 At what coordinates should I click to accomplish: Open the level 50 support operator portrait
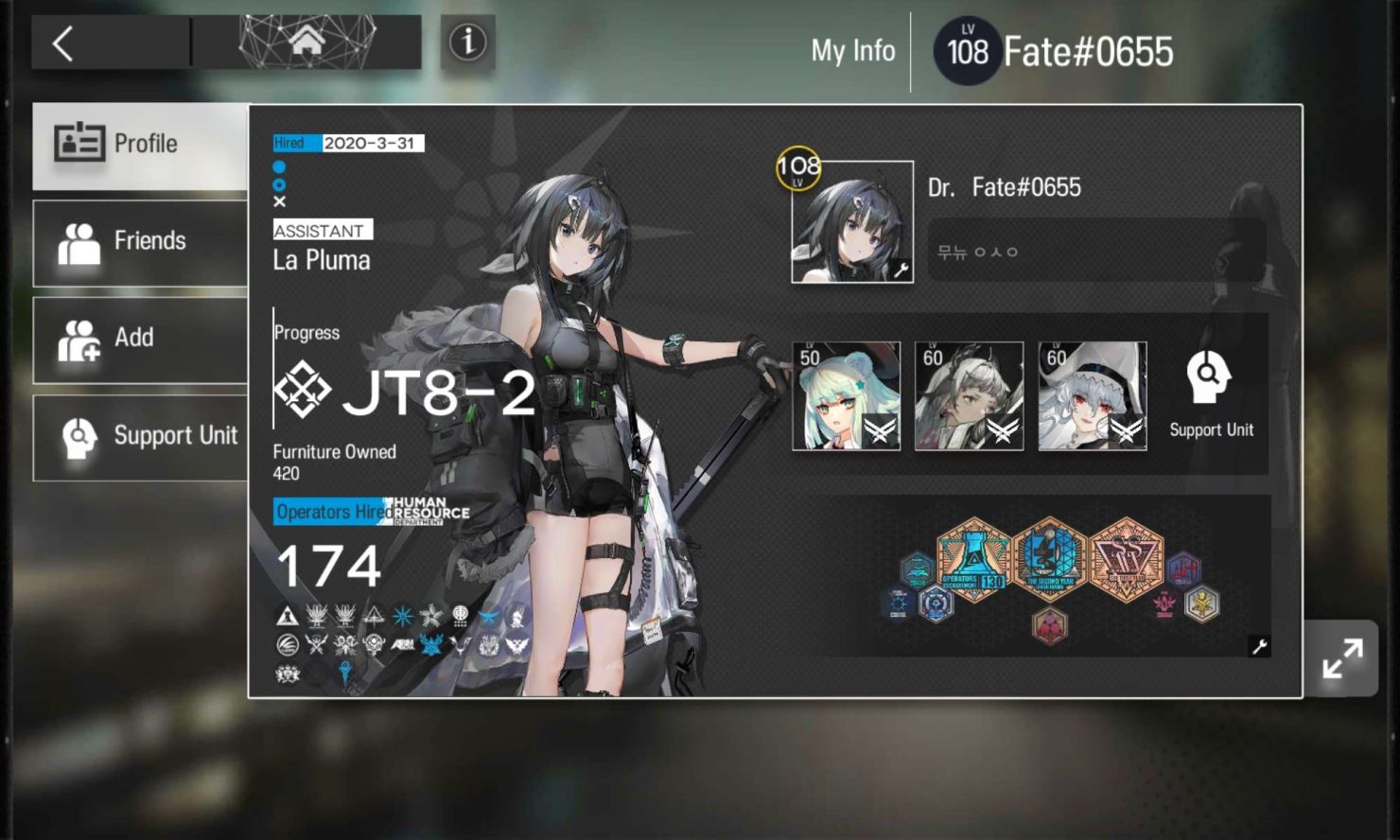pyautogui.click(x=846, y=394)
